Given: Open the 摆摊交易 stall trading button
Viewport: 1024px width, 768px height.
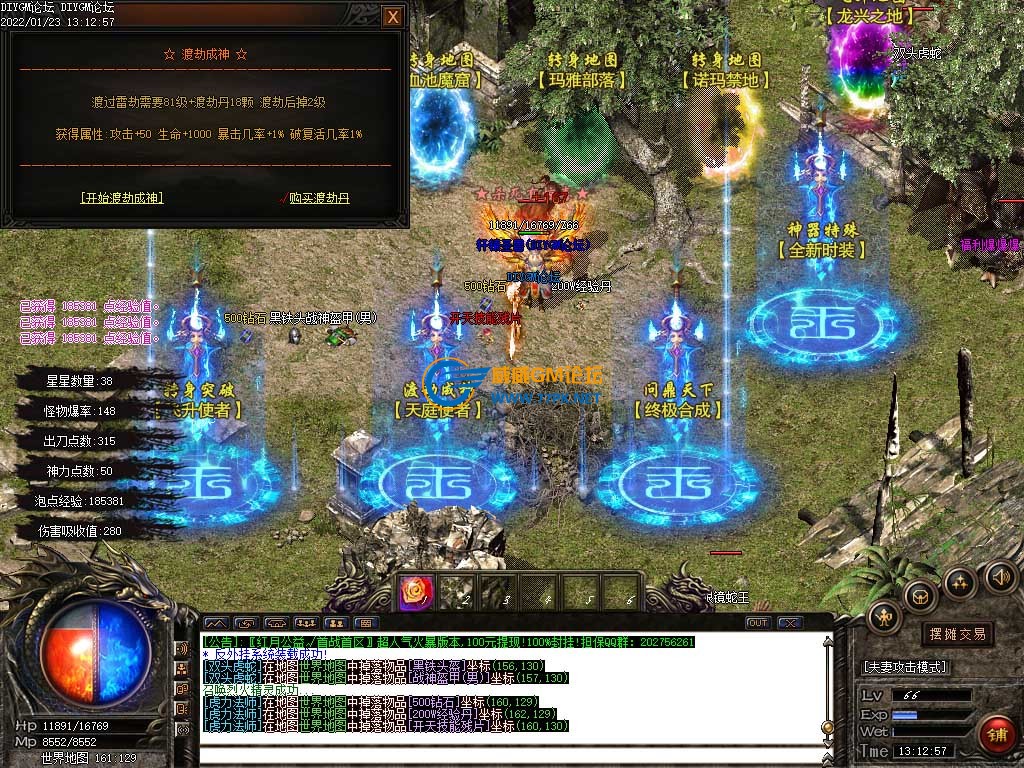Looking at the screenshot, I should coord(958,634).
